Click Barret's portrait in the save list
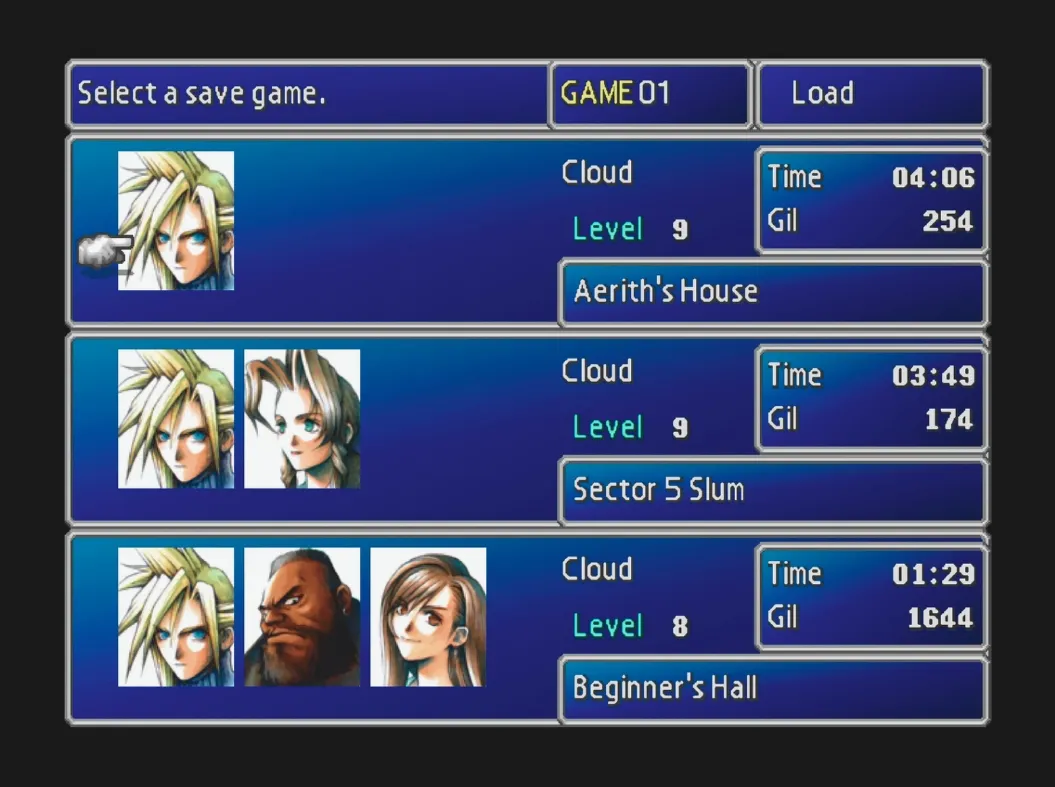The width and height of the screenshot is (1055, 787). coord(302,617)
